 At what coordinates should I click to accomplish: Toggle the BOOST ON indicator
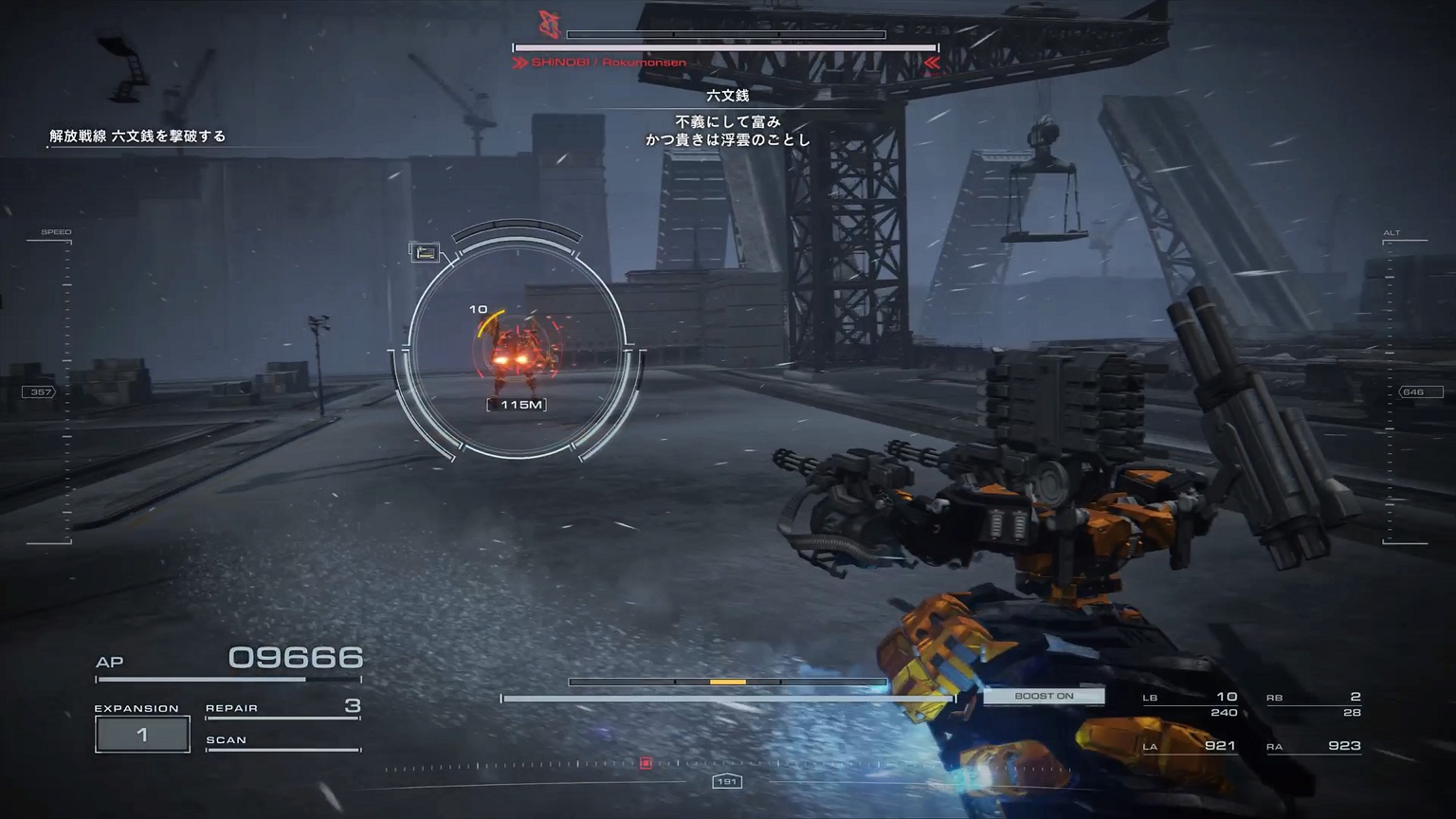pos(1045,695)
